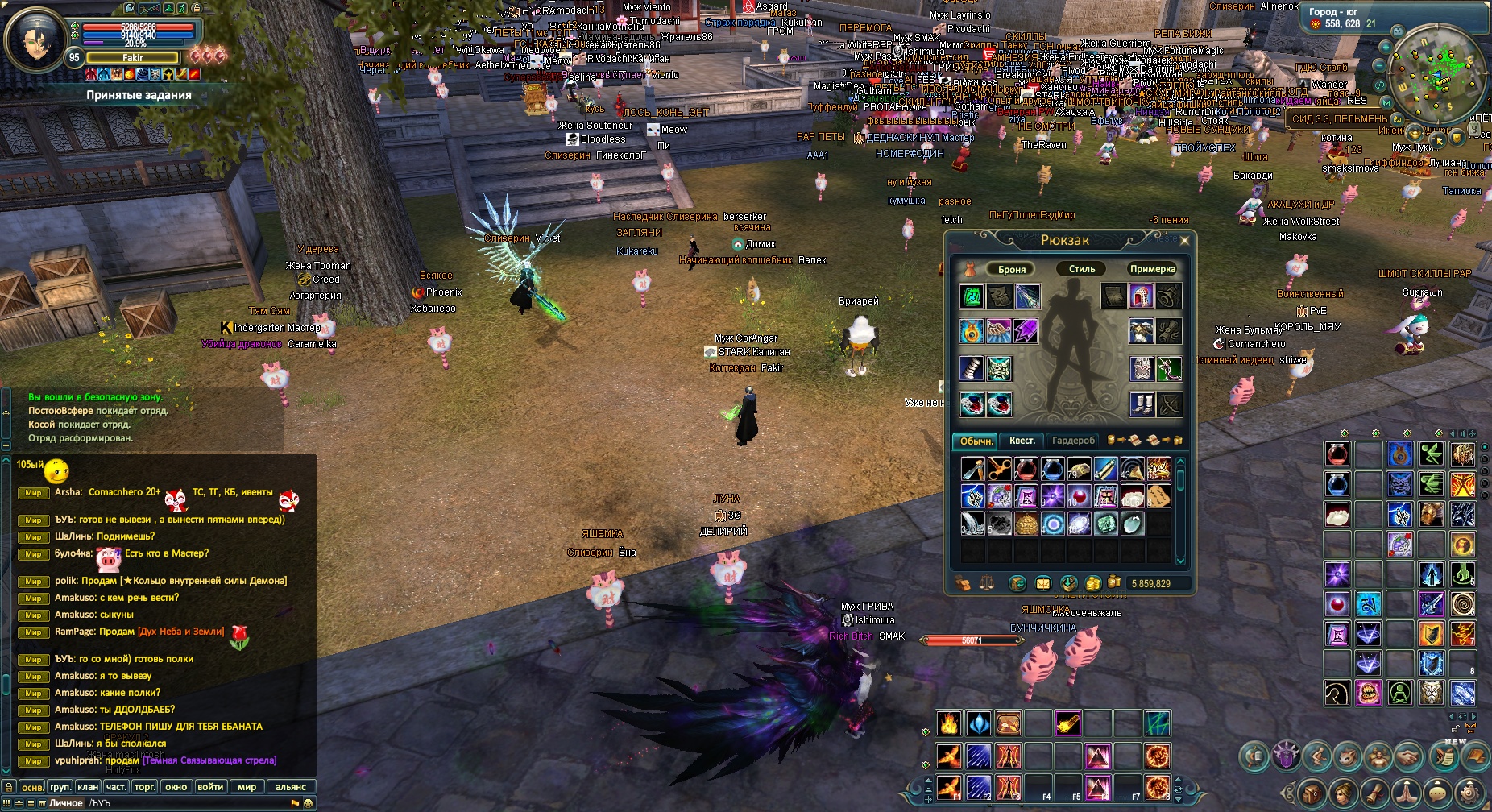1492x812 pixels.
Task: Select the golden scissors item in the bag
Action: coord(999,469)
